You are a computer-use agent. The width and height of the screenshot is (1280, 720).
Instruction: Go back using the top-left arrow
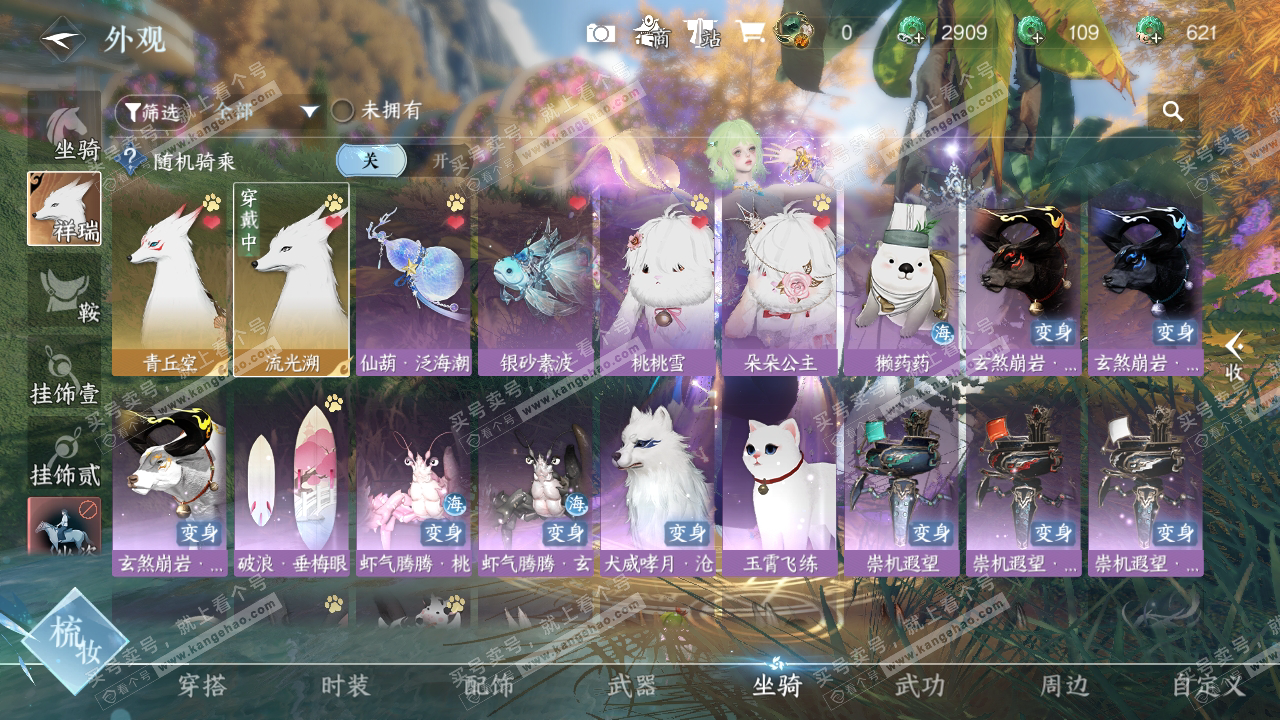coord(63,40)
